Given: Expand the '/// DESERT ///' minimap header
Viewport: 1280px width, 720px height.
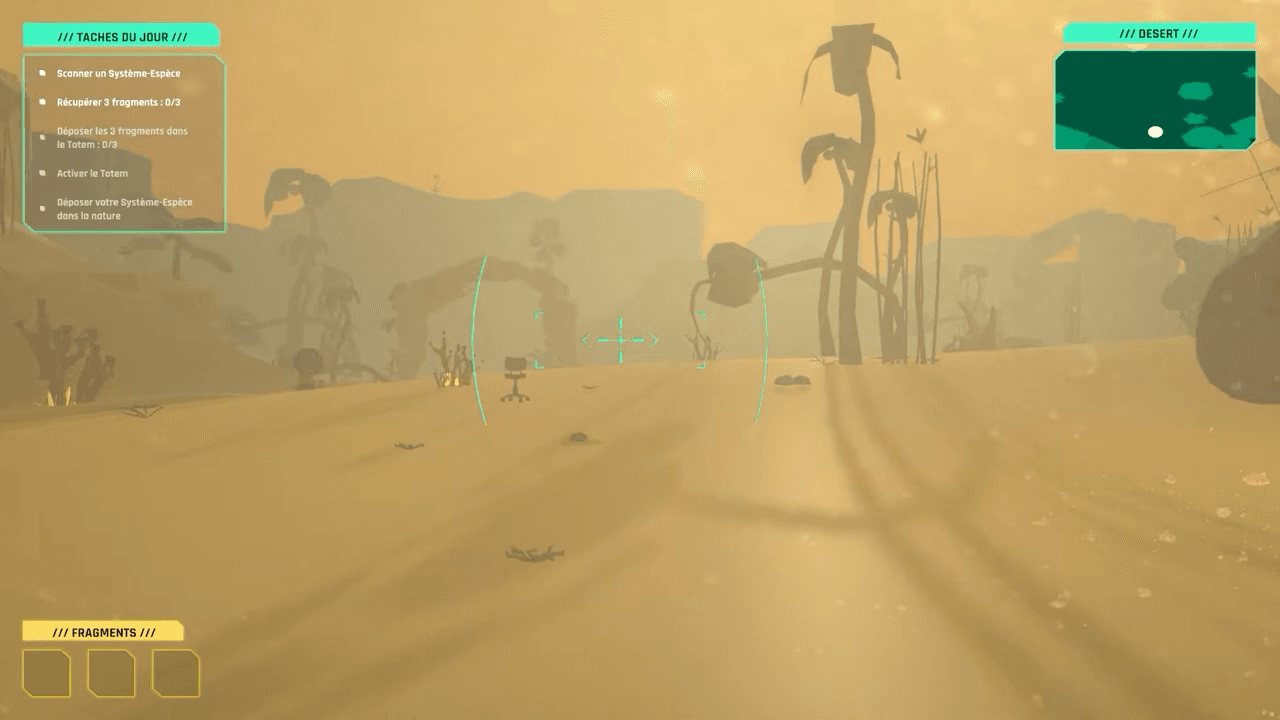Looking at the screenshot, I should pos(1160,32).
